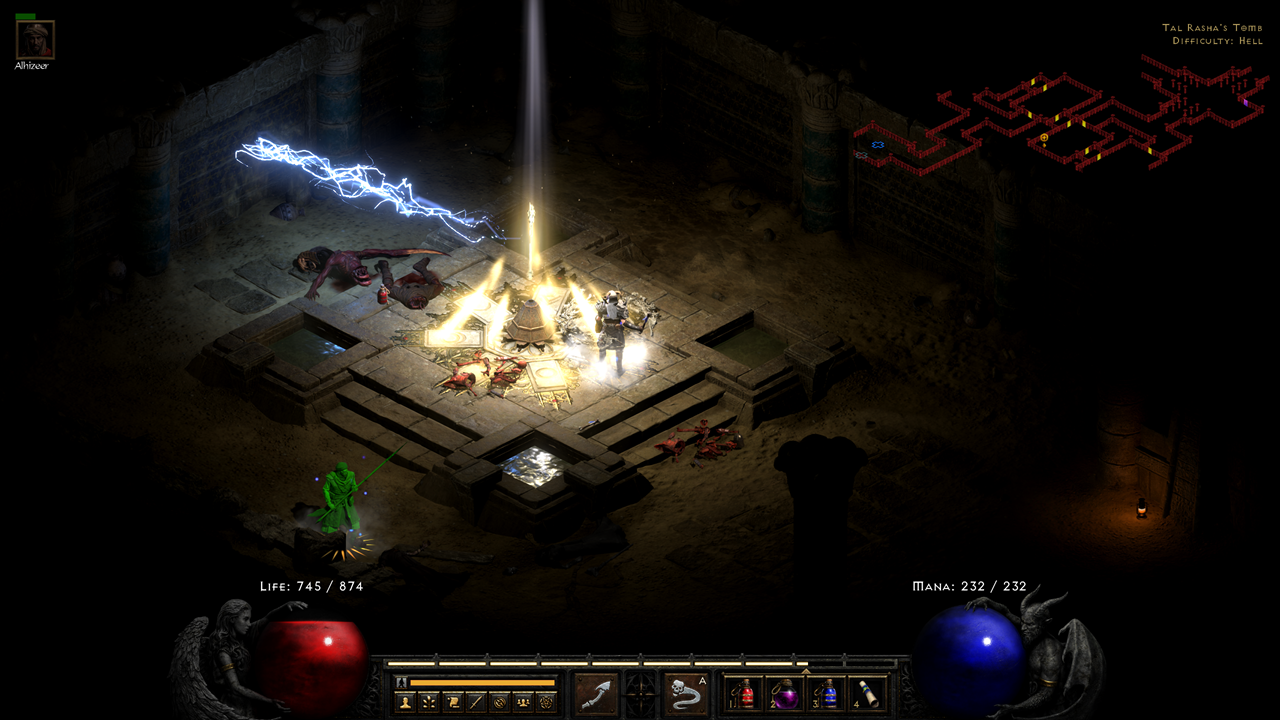The image size is (1280, 720).
Task: Open the skill tree via the tree icon
Action: coord(429,702)
